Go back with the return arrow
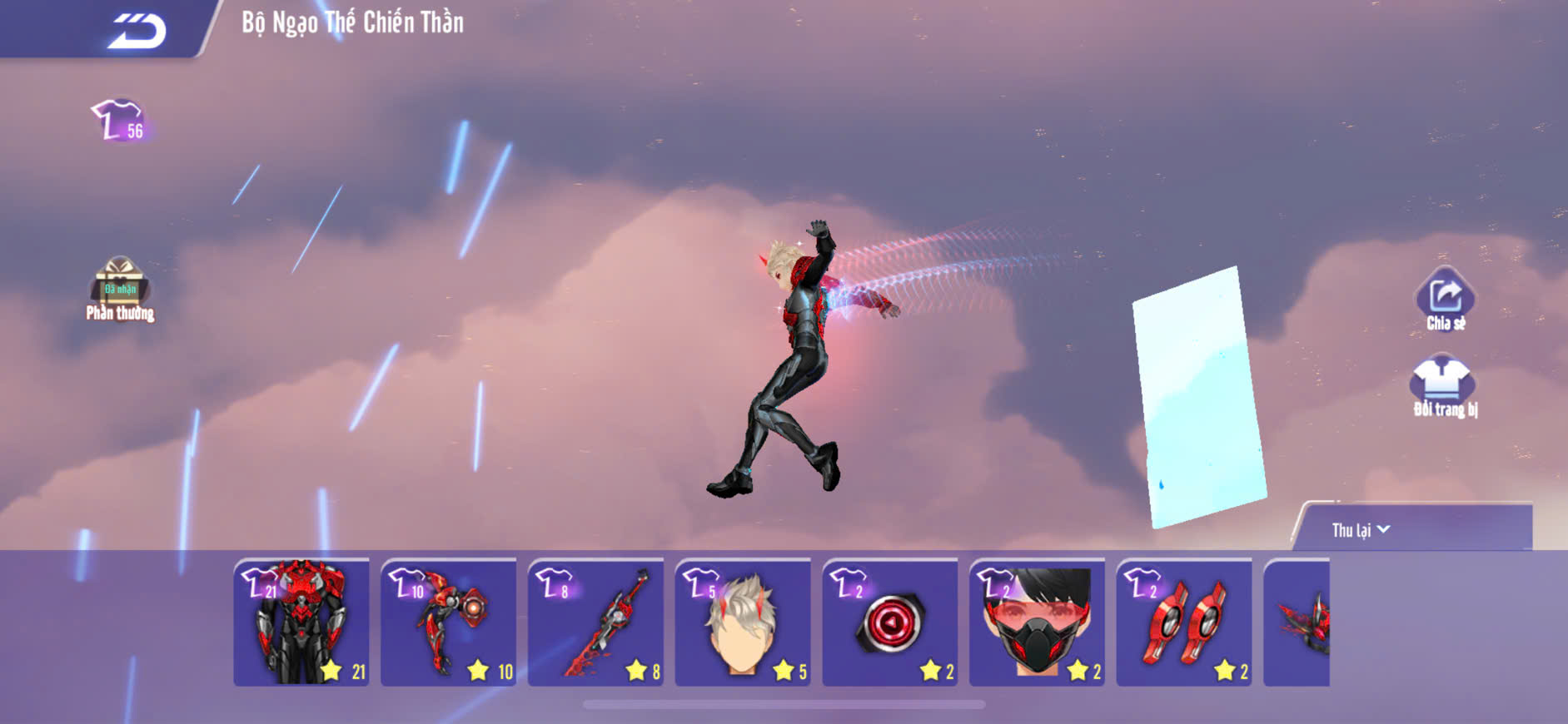 (x=137, y=31)
